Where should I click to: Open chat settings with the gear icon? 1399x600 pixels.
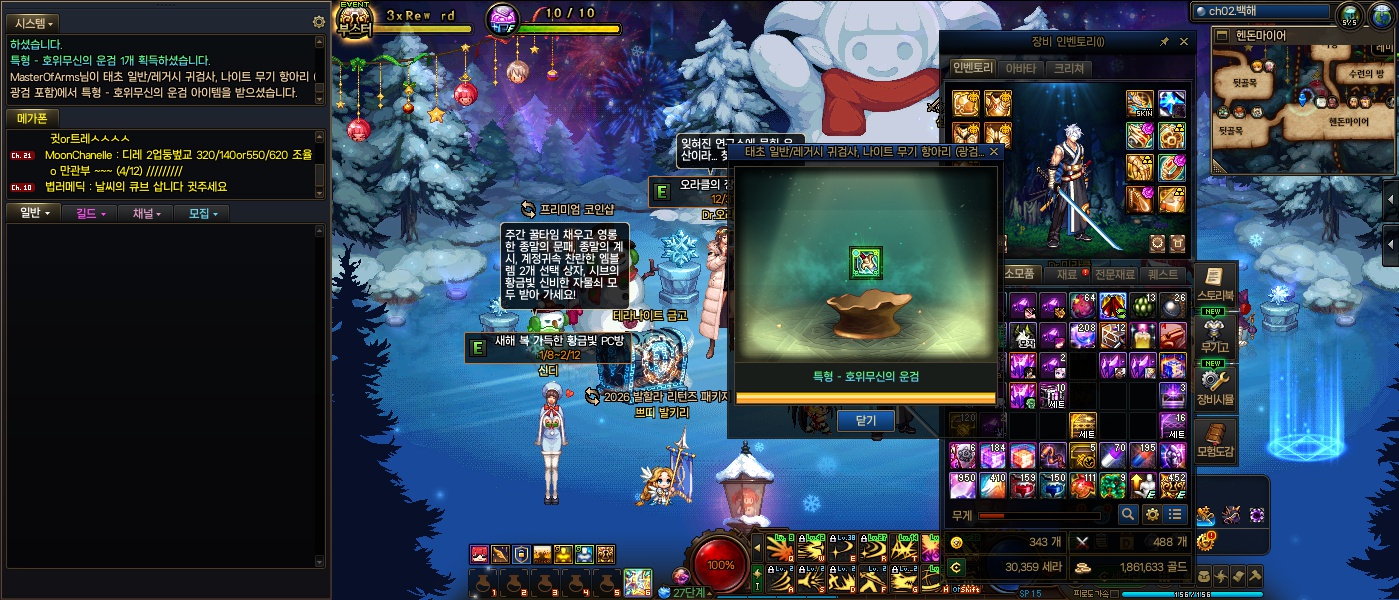pos(319,22)
